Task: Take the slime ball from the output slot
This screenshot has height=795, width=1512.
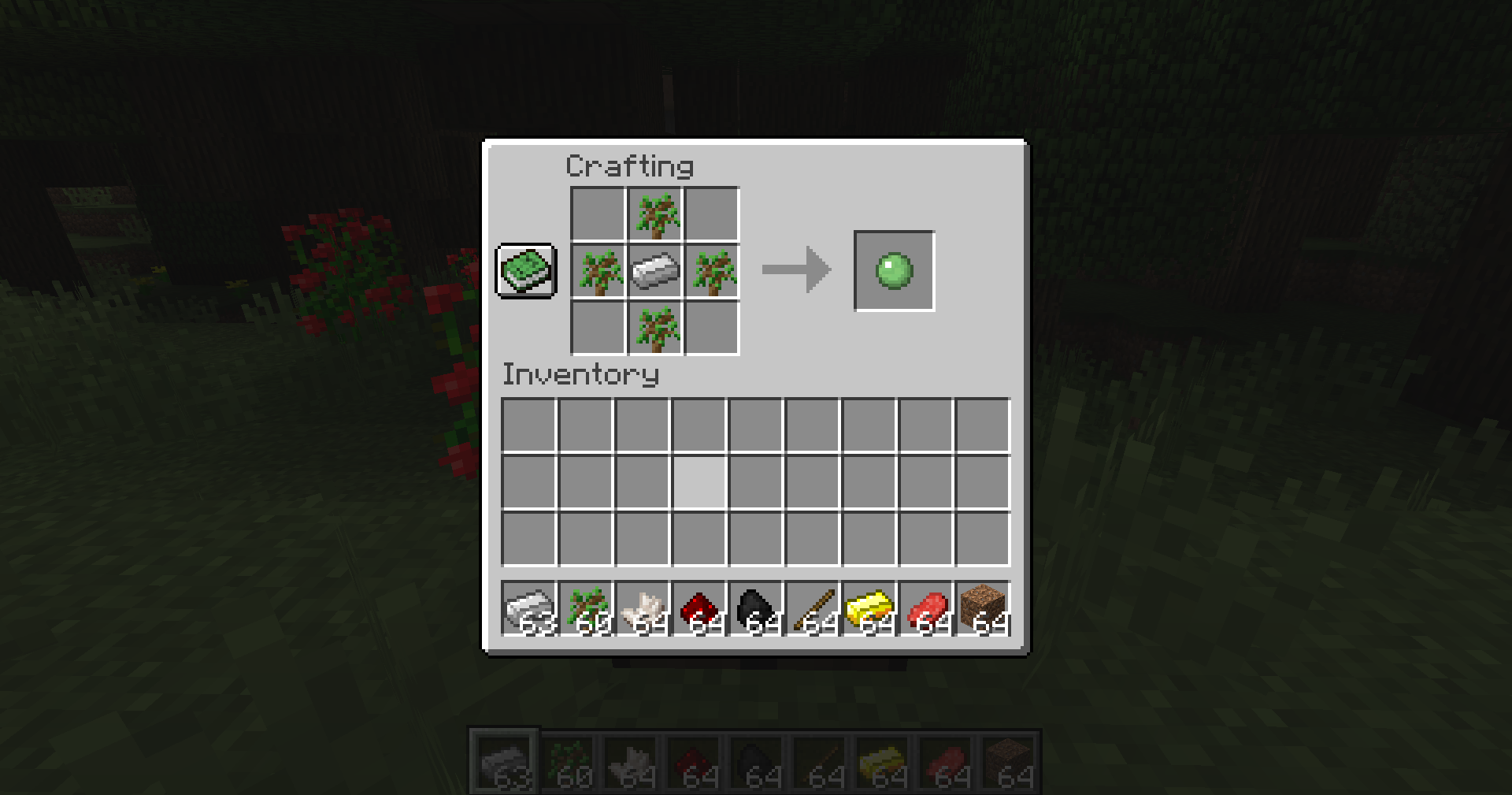Action: [x=893, y=271]
